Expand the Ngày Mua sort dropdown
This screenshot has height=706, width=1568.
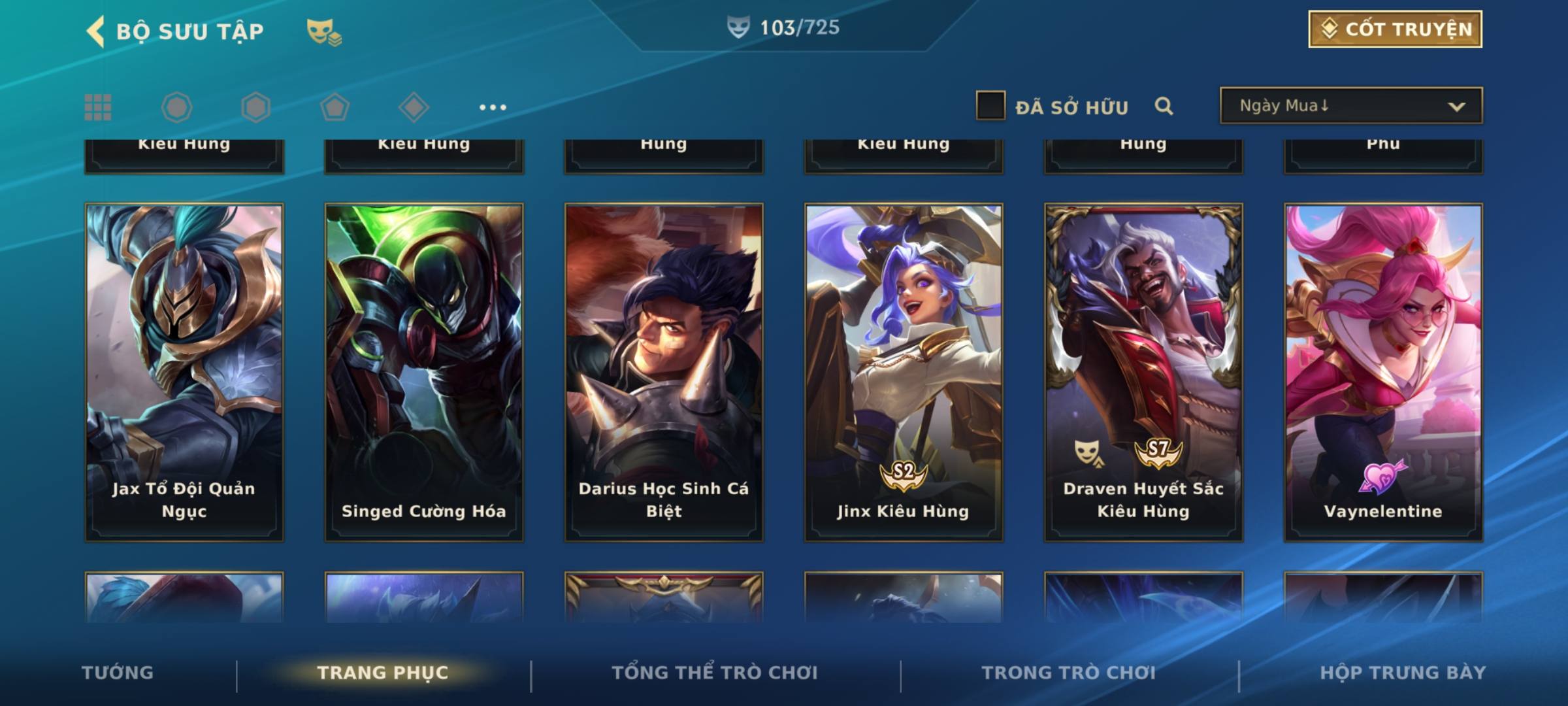tap(1351, 106)
